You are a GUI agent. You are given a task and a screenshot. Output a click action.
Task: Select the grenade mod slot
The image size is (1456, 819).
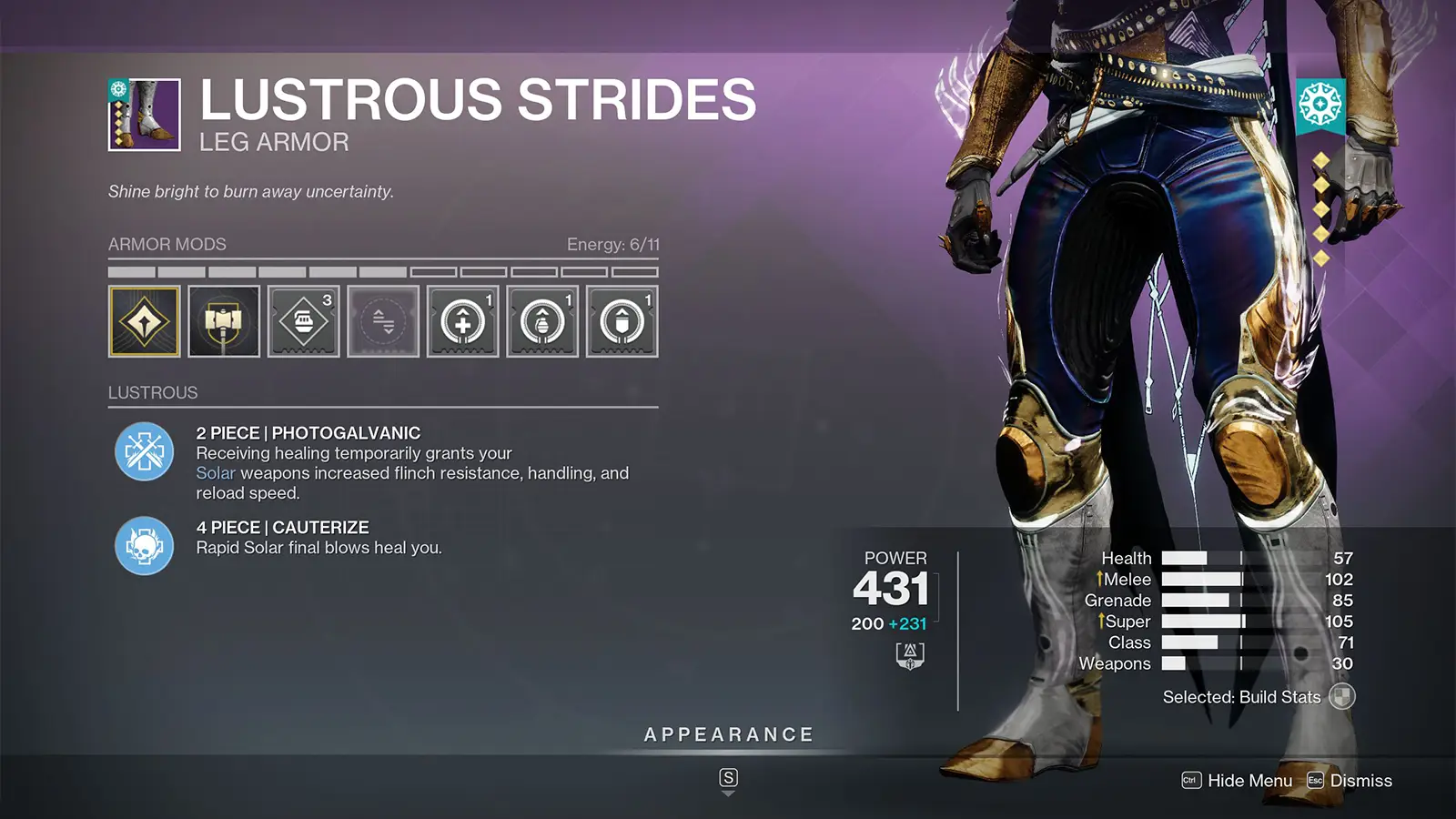point(542,321)
